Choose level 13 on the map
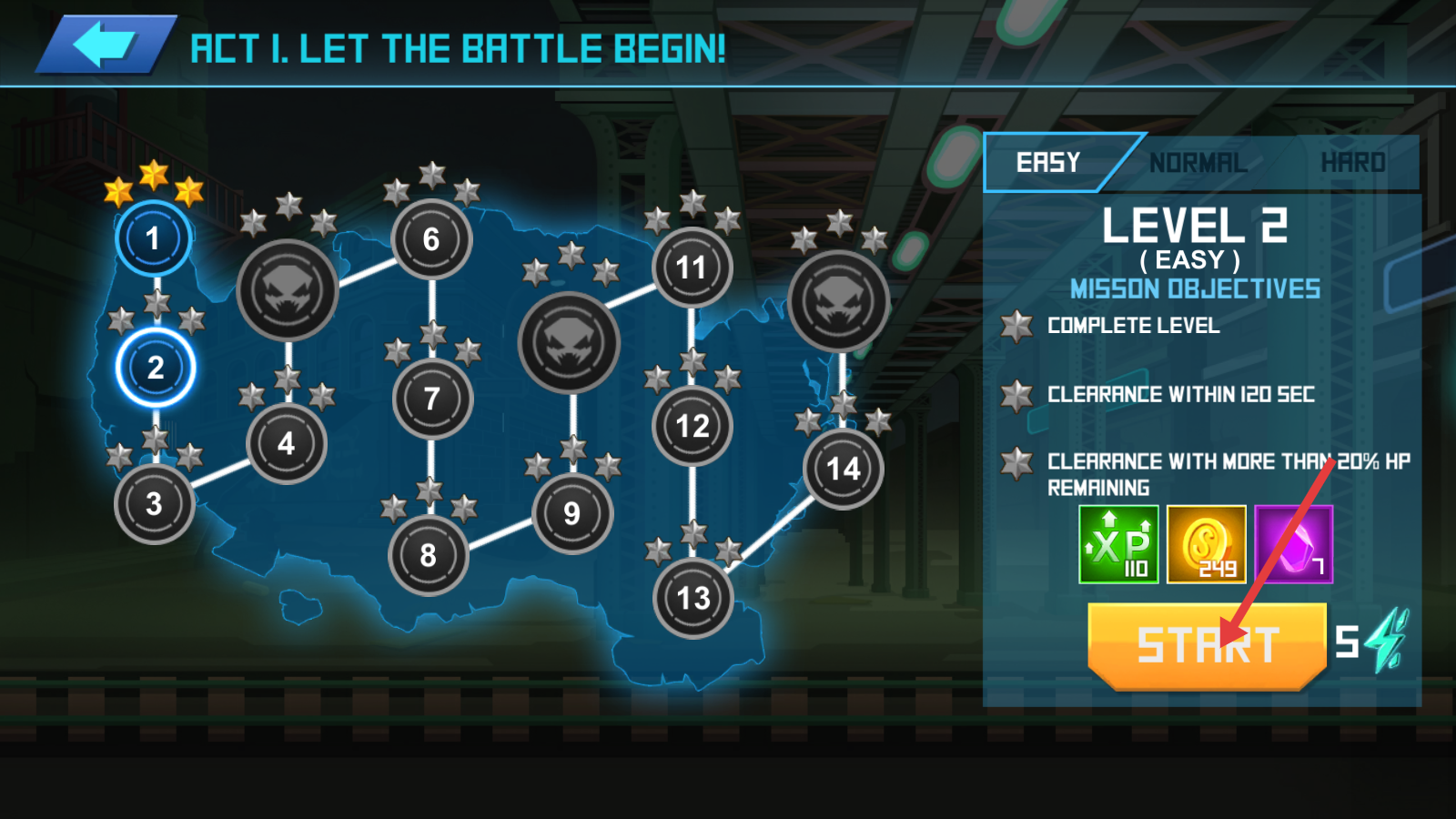The image size is (1456, 819). point(693,598)
